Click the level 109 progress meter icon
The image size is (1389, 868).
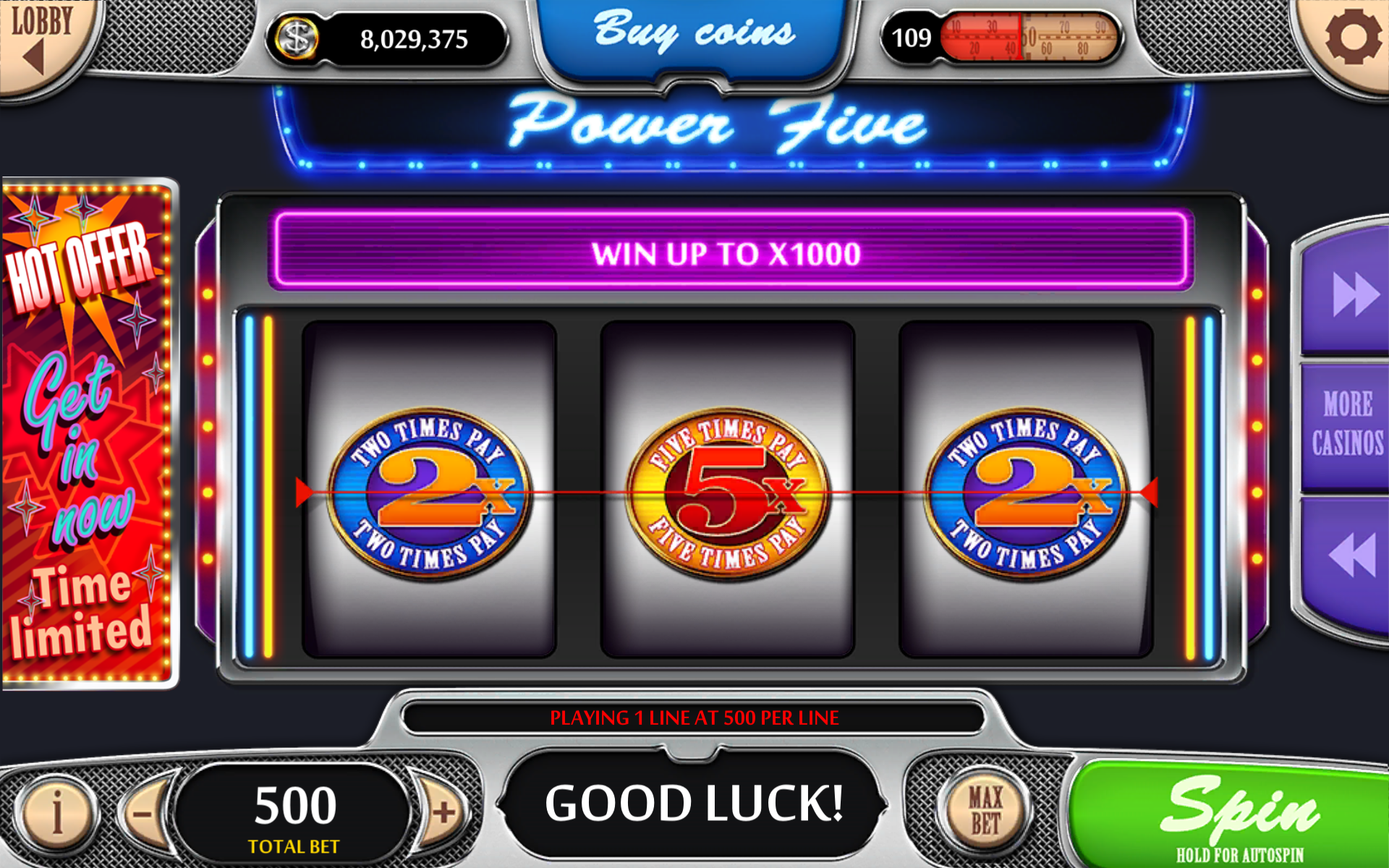pos(913,36)
